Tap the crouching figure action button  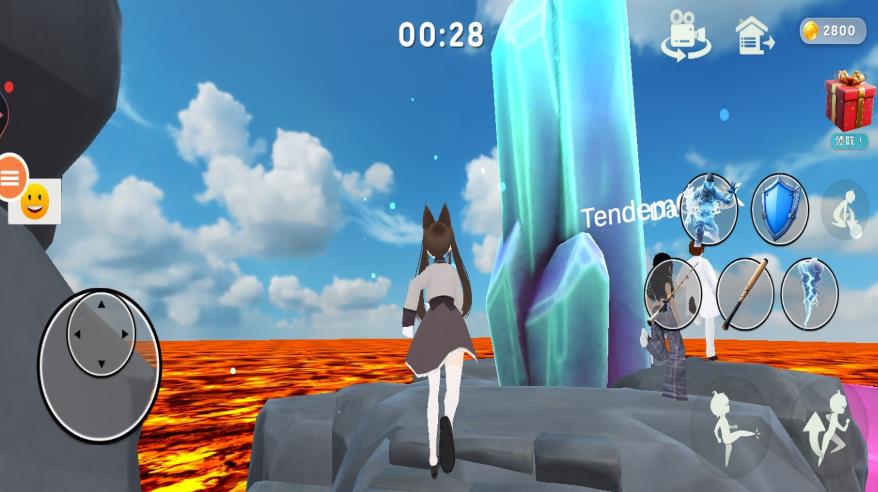844,210
